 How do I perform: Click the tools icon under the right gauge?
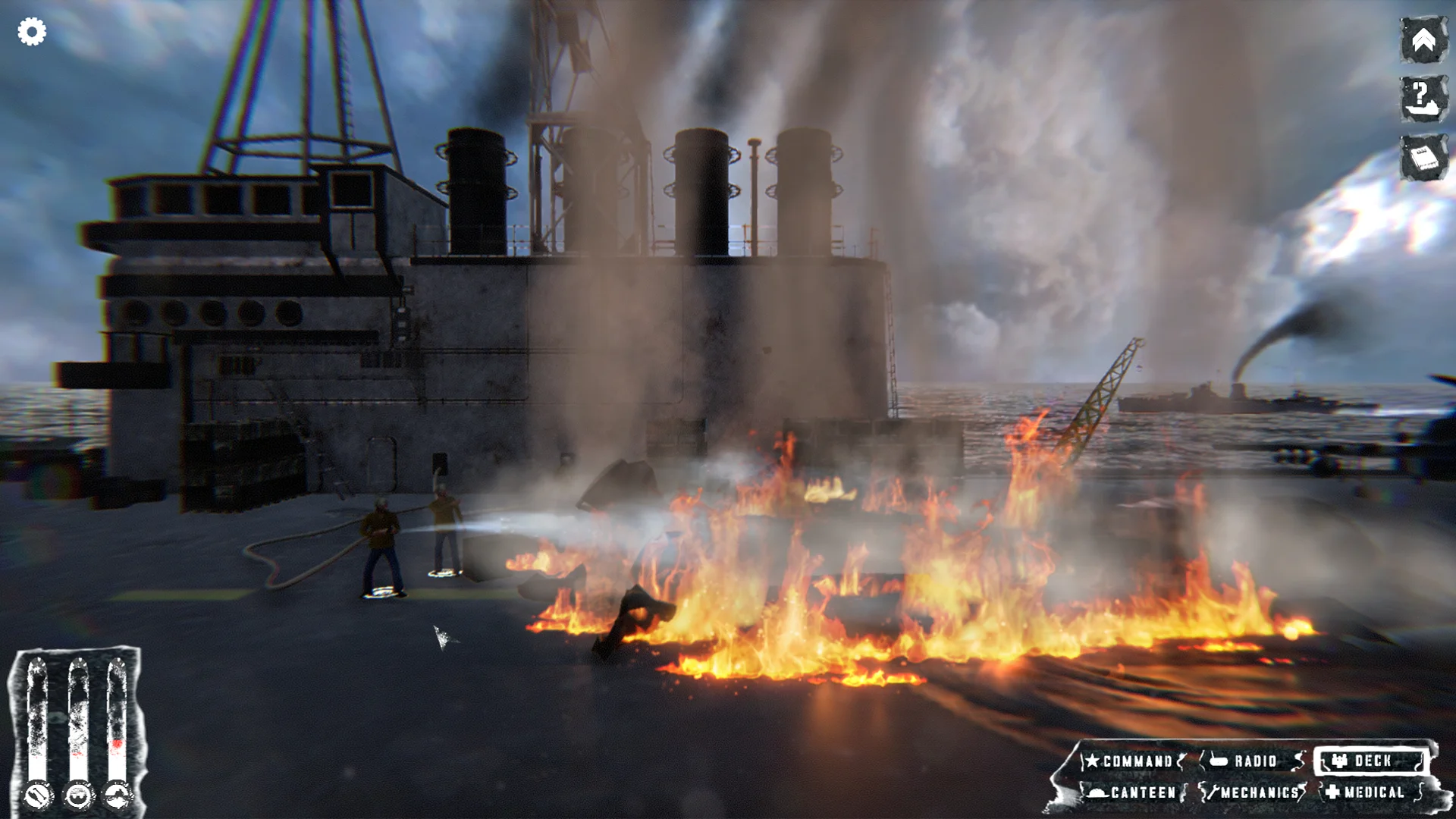coord(118,795)
